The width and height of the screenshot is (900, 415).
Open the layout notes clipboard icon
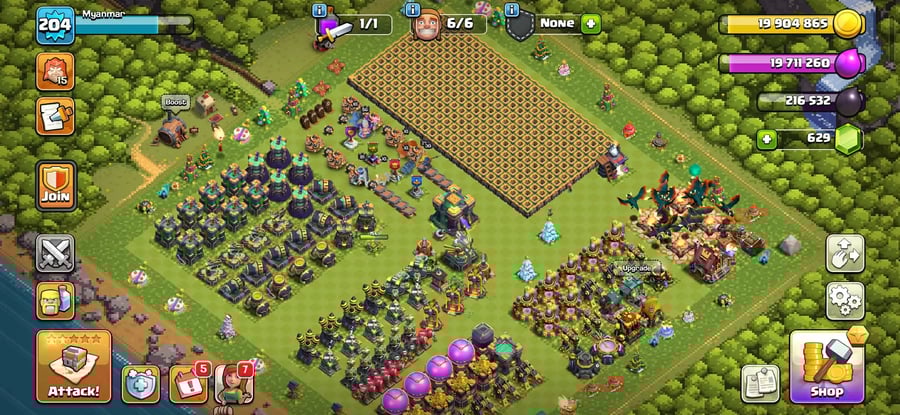[x=760, y=383]
